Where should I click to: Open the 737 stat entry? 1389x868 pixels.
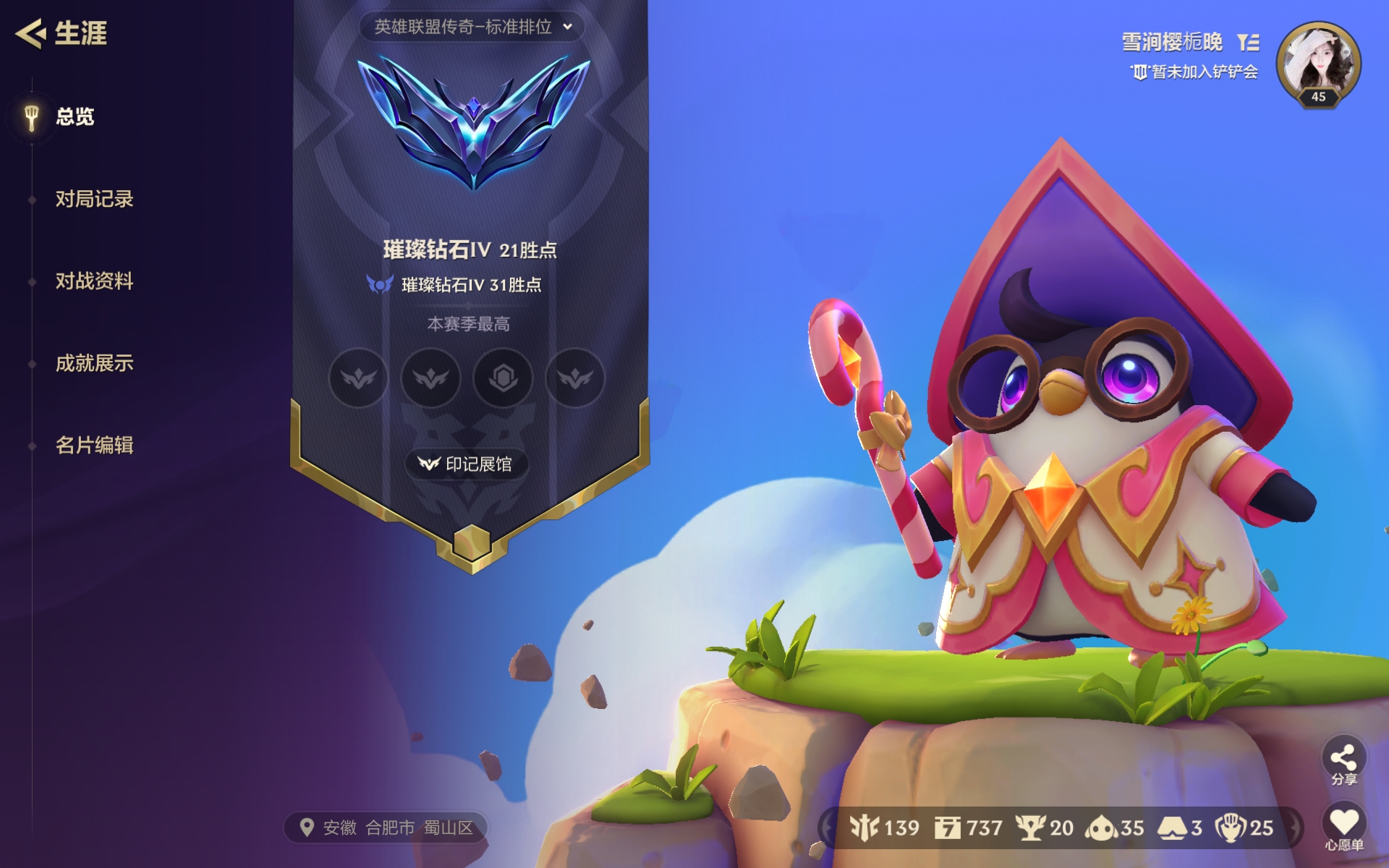click(x=968, y=827)
